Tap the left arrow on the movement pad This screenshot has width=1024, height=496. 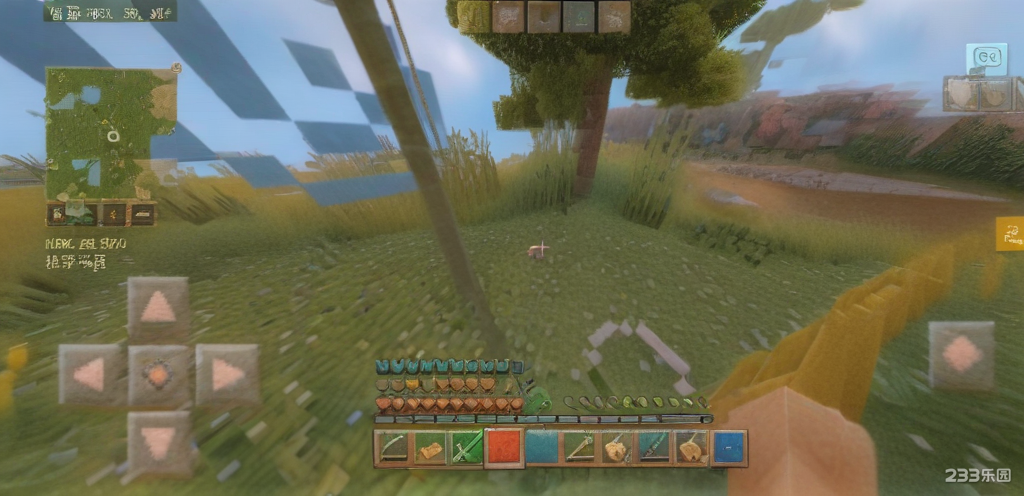[x=89, y=374]
